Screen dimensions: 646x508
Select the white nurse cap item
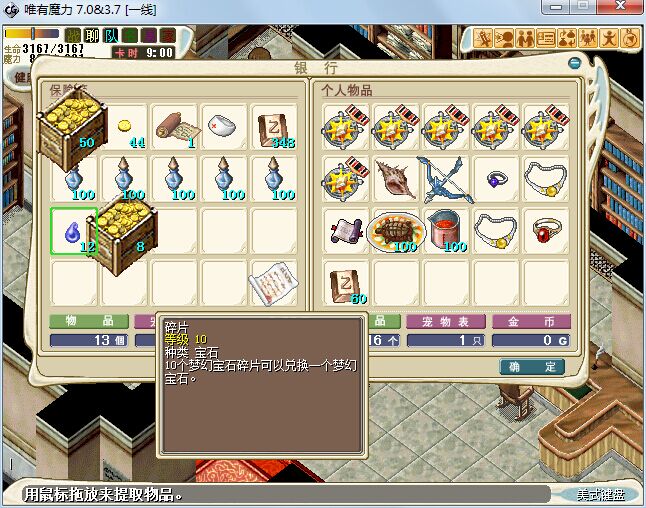[x=225, y=127]
